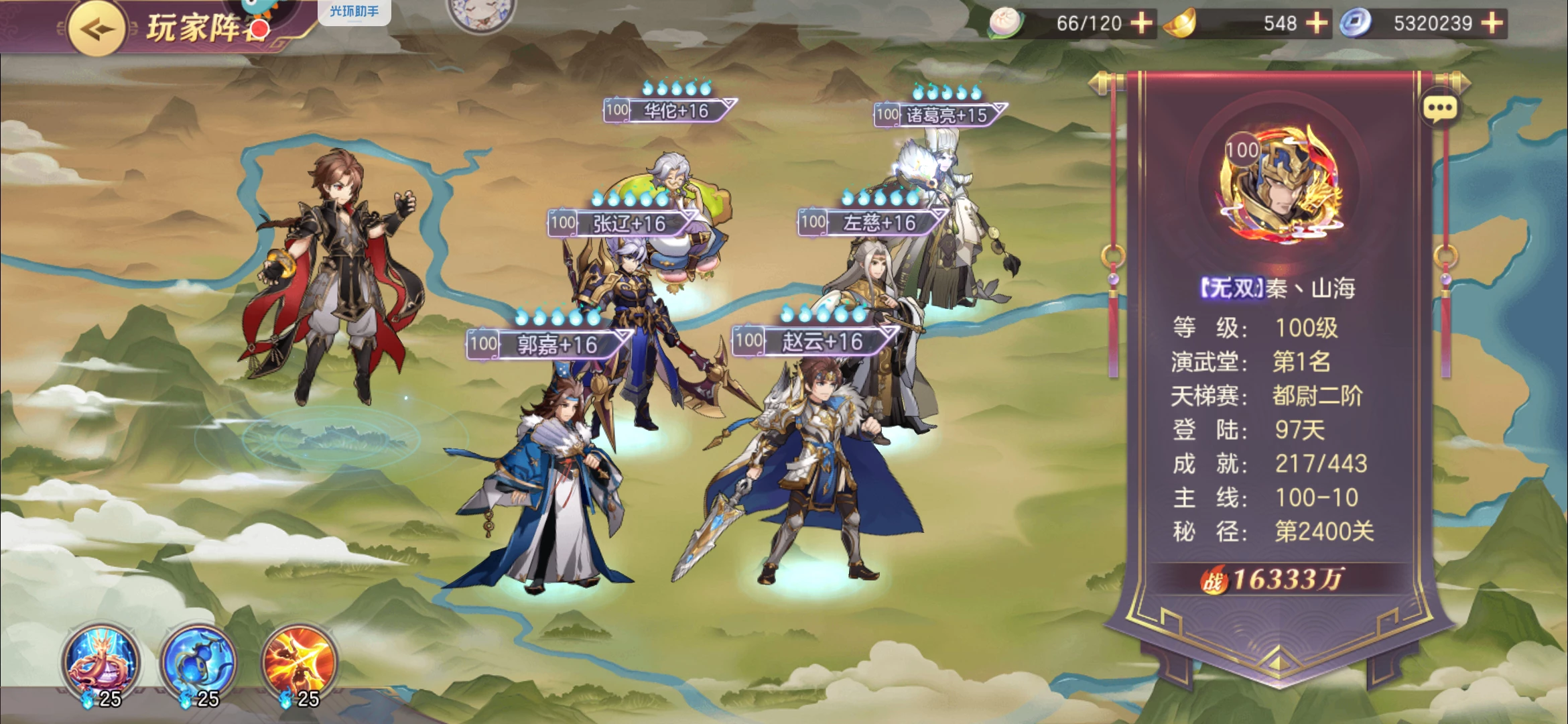Viewport: 1568px width, 724px height.
Task: Add more steamed bun stamina
Action: [1142, 23]
